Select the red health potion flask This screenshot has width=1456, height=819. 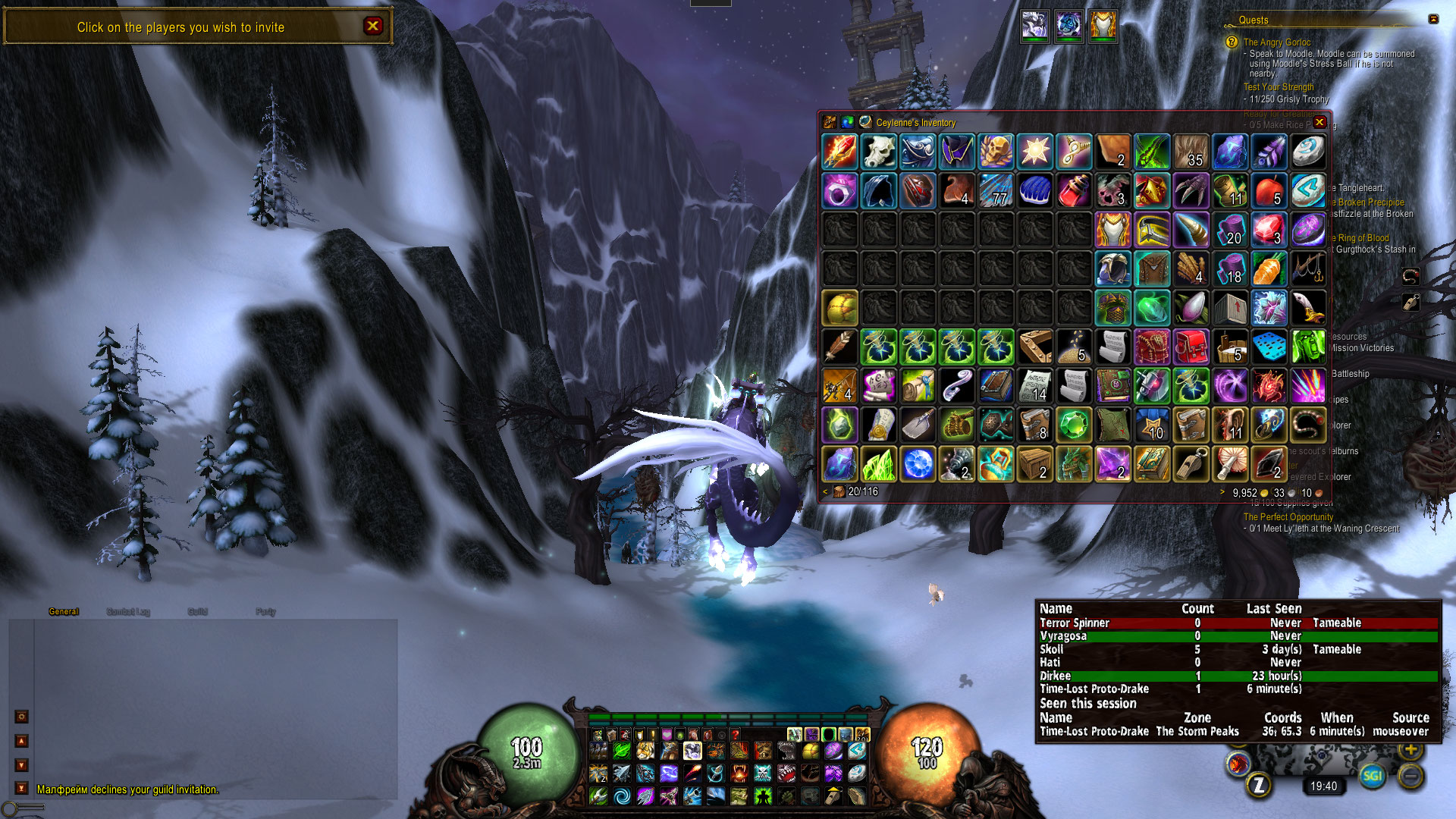pyautogui.click(x=1074, y=190)
